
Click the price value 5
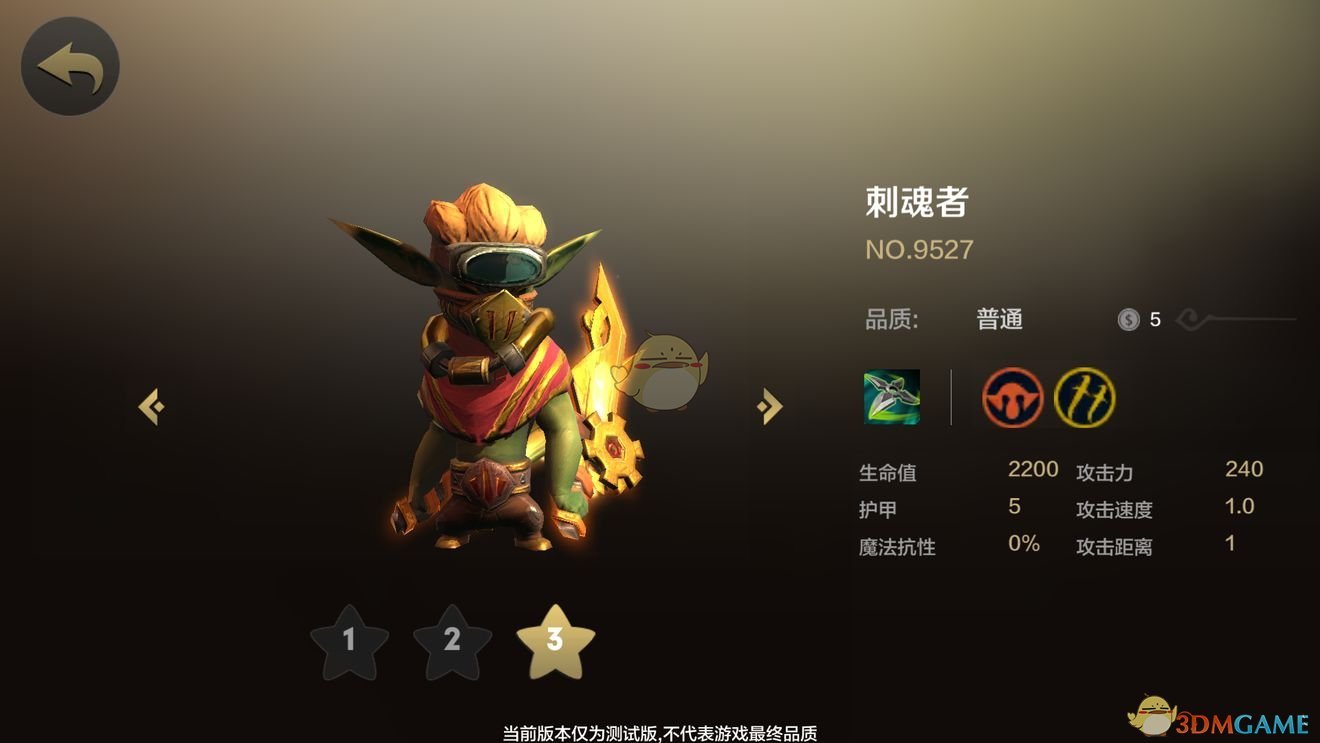point(1155,319)
